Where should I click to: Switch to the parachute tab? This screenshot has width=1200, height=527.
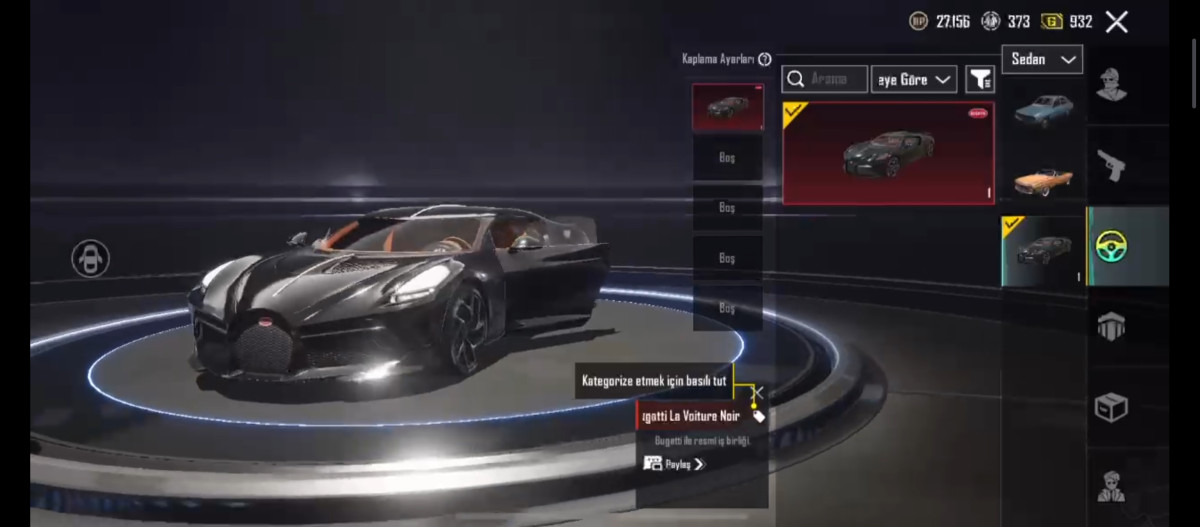point(1111,326)
